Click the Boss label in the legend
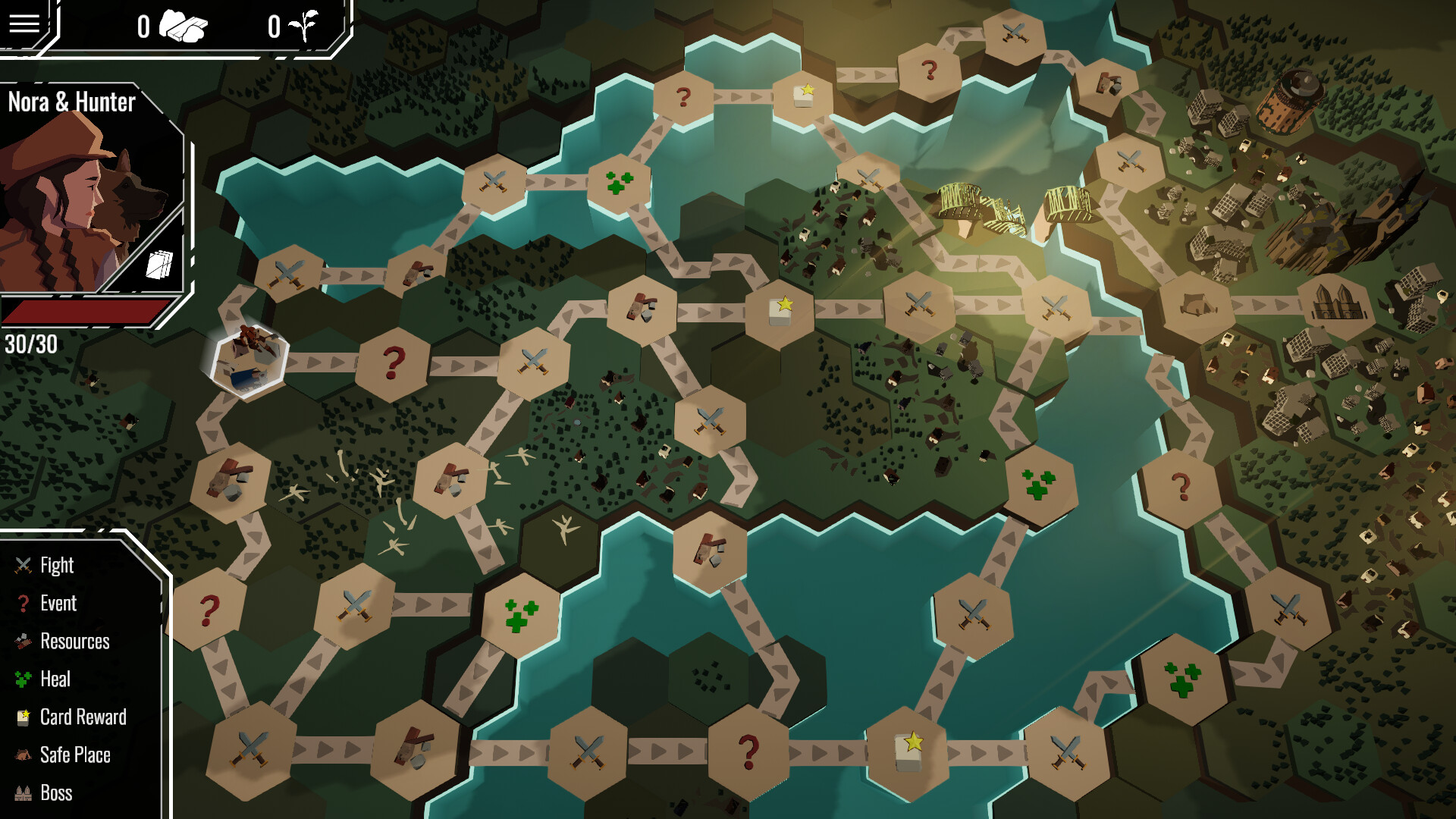The height and width of the screenshot is (819, 1456). click(x=57, y=793)
